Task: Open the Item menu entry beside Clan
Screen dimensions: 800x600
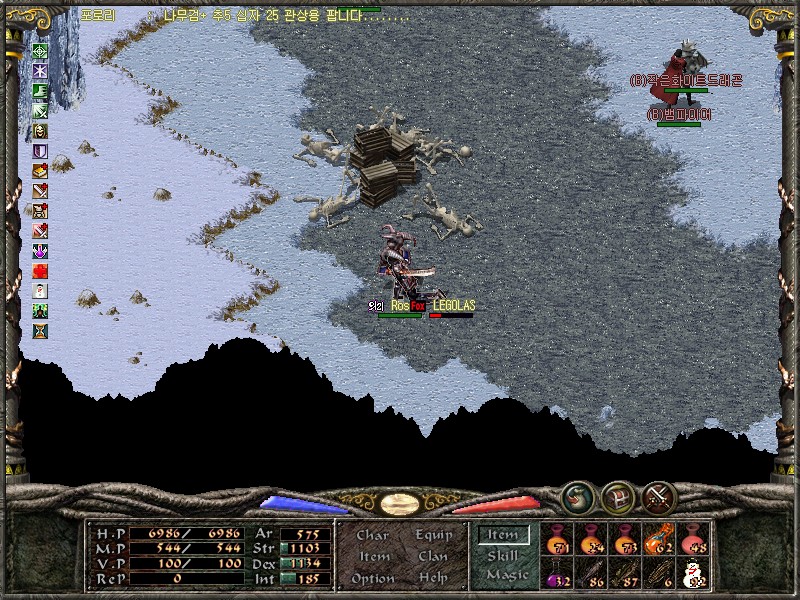Action: click(373, 556)
